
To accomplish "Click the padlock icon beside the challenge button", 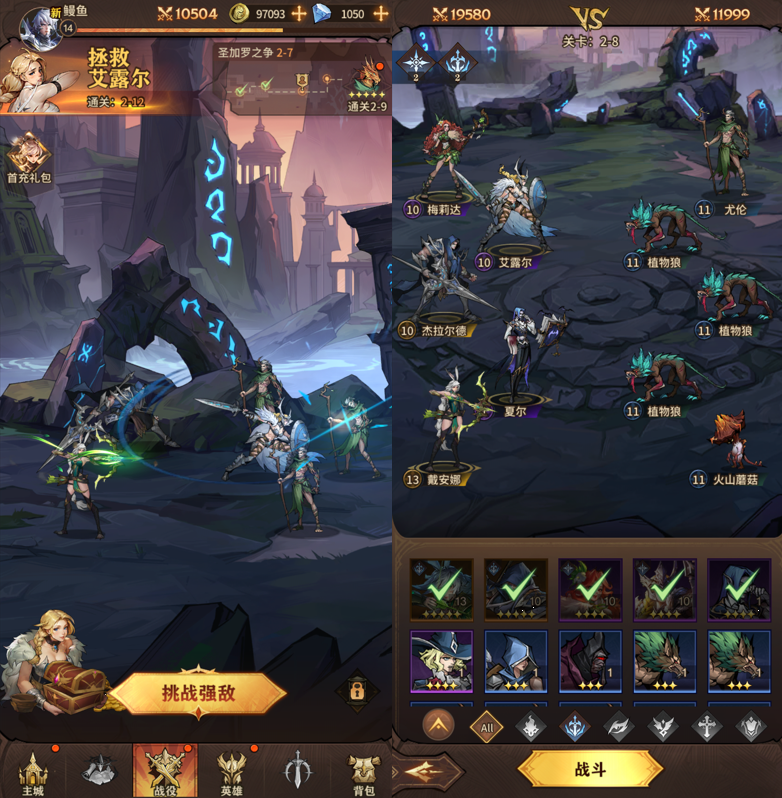I will pyautogui.click(x=357, y=690).
